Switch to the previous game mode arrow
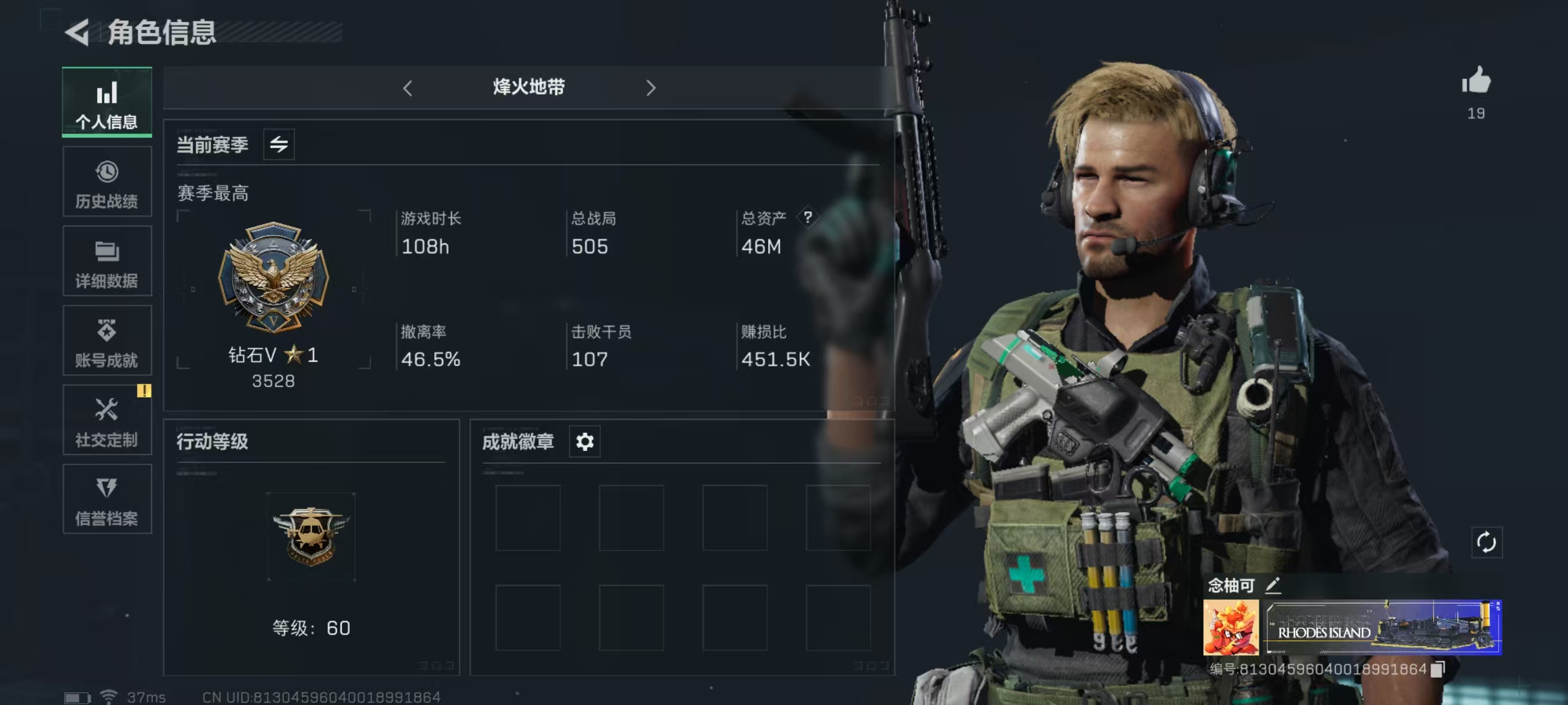The height and width of the screenshot is (705, 1568). [x=407, y=88]
